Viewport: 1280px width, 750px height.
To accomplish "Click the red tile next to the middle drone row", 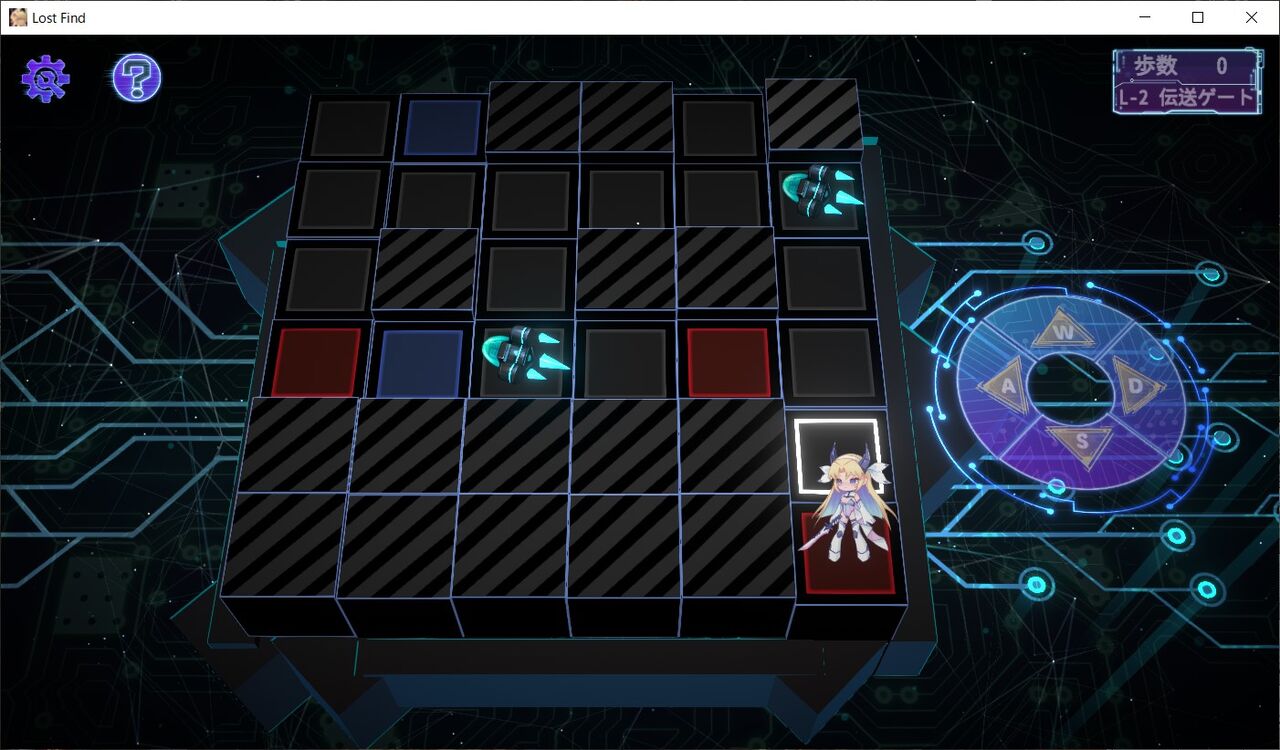I will 727,360.
